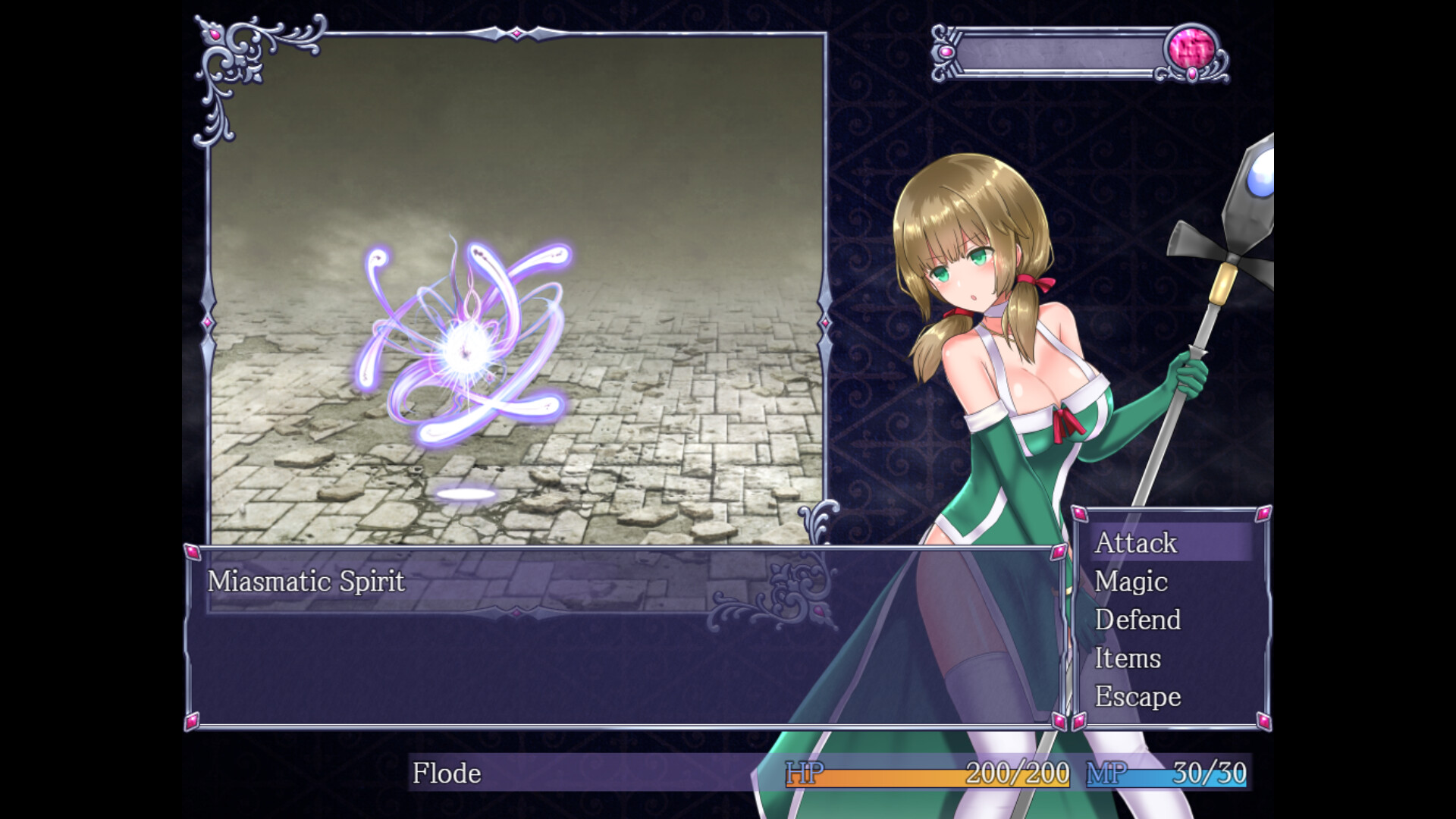
Task: Click the Miasmatic Spirit name label
Action: coord(309,581)
